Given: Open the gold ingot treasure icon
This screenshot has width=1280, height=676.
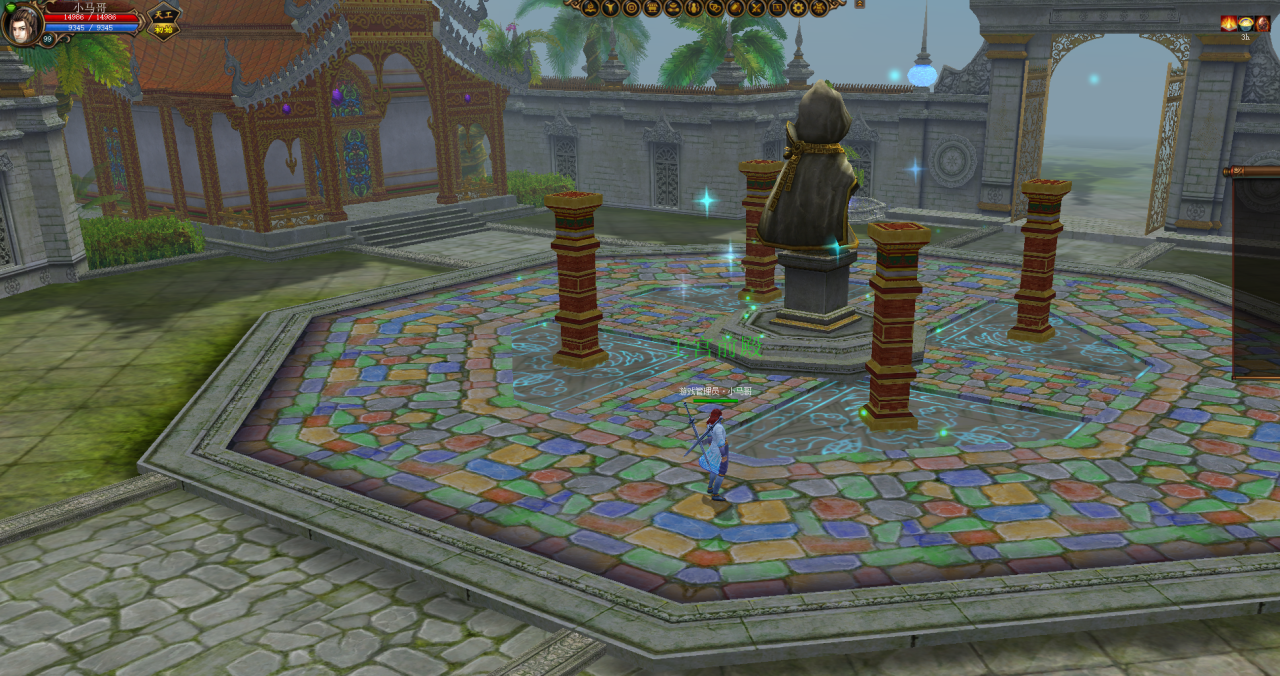Looking at the screenshot, I should pyautogui.click(x=673, y=8).
